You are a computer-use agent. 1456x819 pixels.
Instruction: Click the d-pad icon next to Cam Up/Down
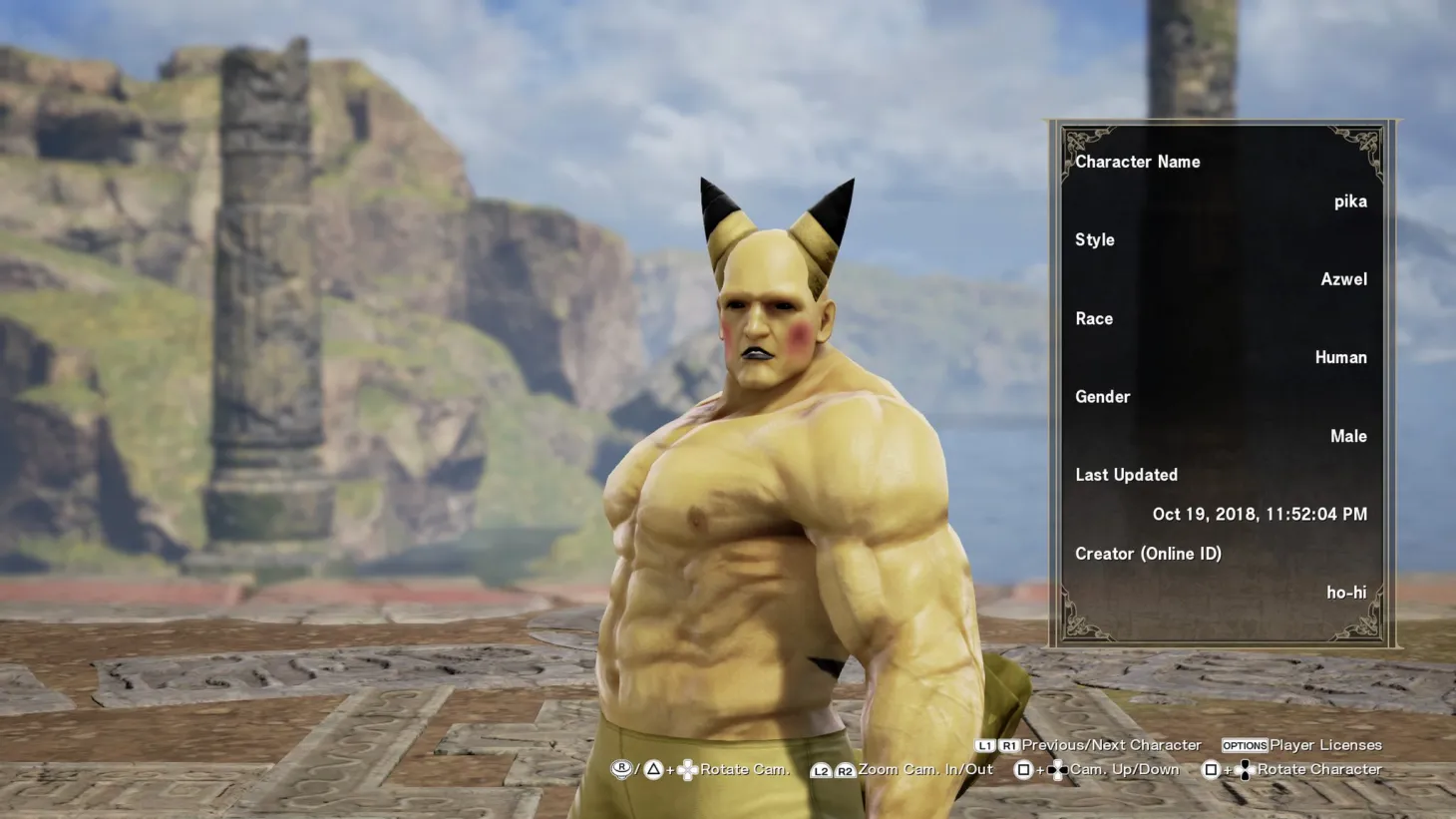[x=1056, y=768]
